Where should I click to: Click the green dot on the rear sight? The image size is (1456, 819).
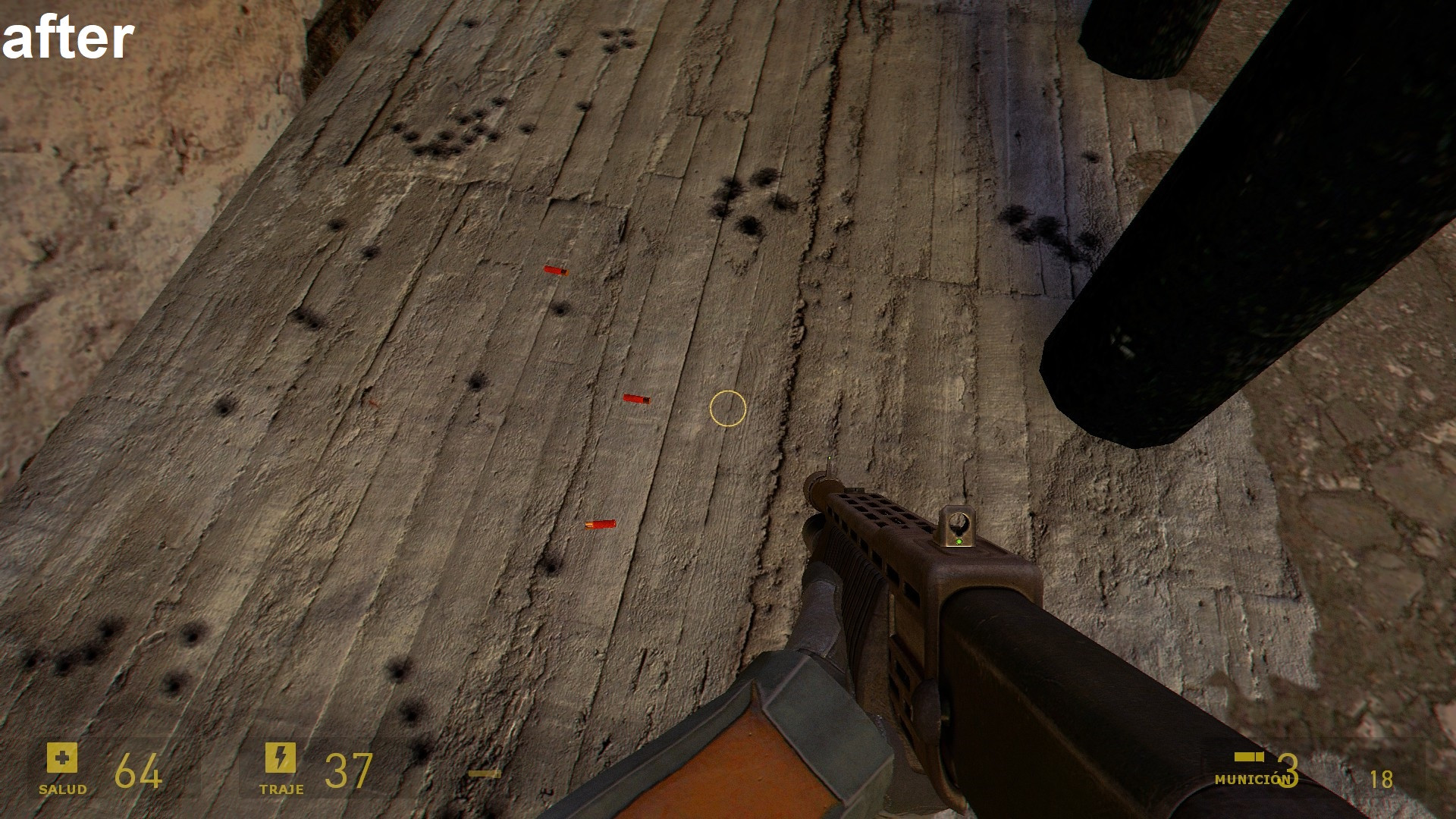coord(960,541)
